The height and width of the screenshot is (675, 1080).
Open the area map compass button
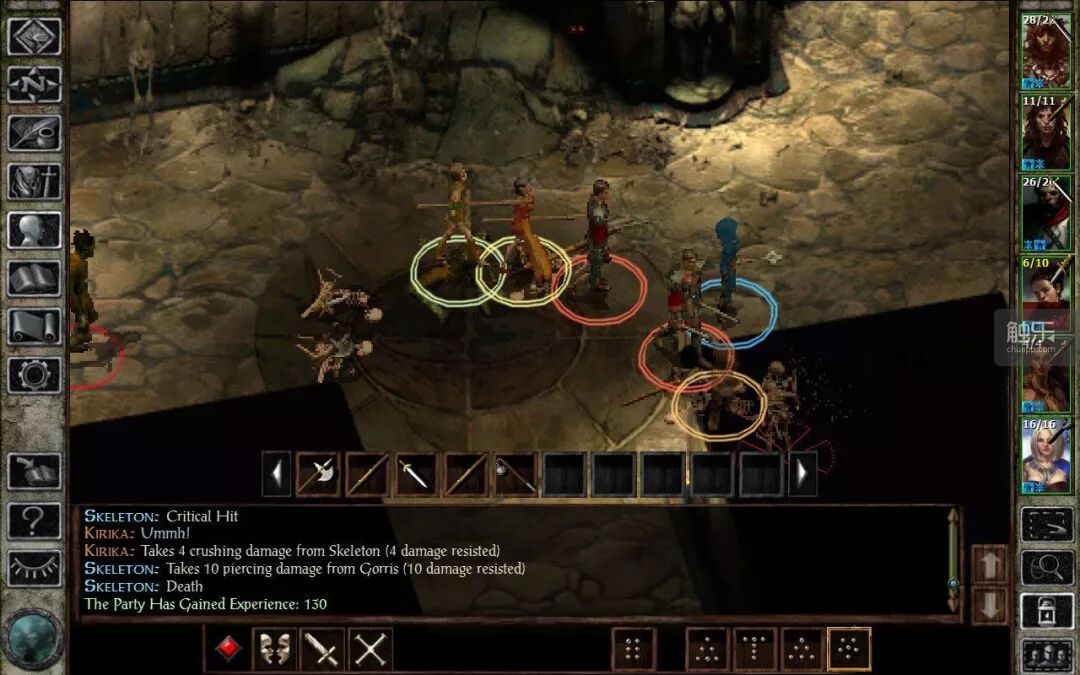pos(34,85)
